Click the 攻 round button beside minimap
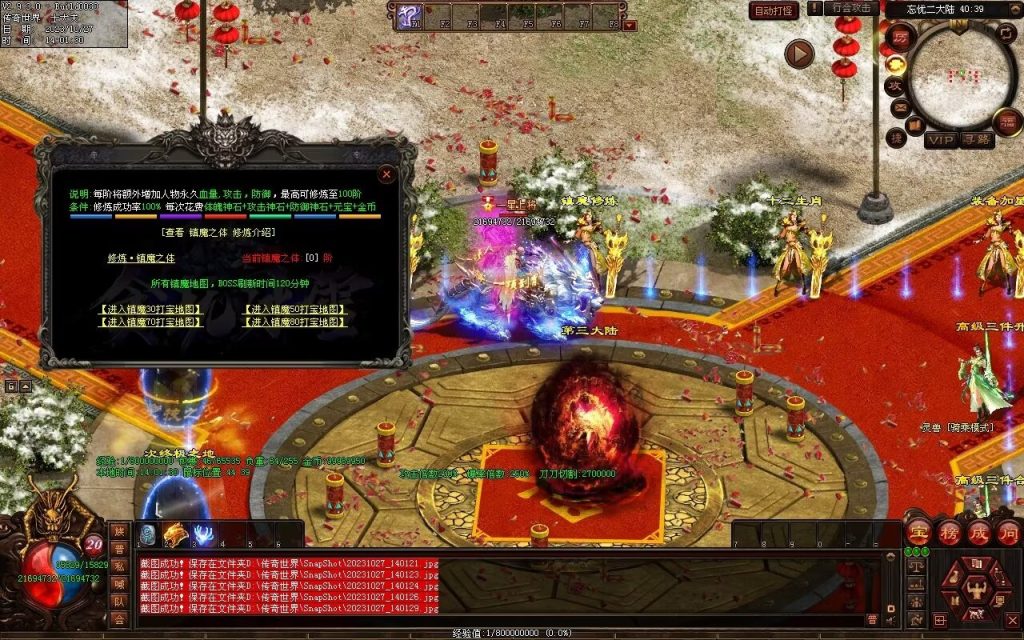This screenshot has height=640, width=1024. [x=894, y=86]
